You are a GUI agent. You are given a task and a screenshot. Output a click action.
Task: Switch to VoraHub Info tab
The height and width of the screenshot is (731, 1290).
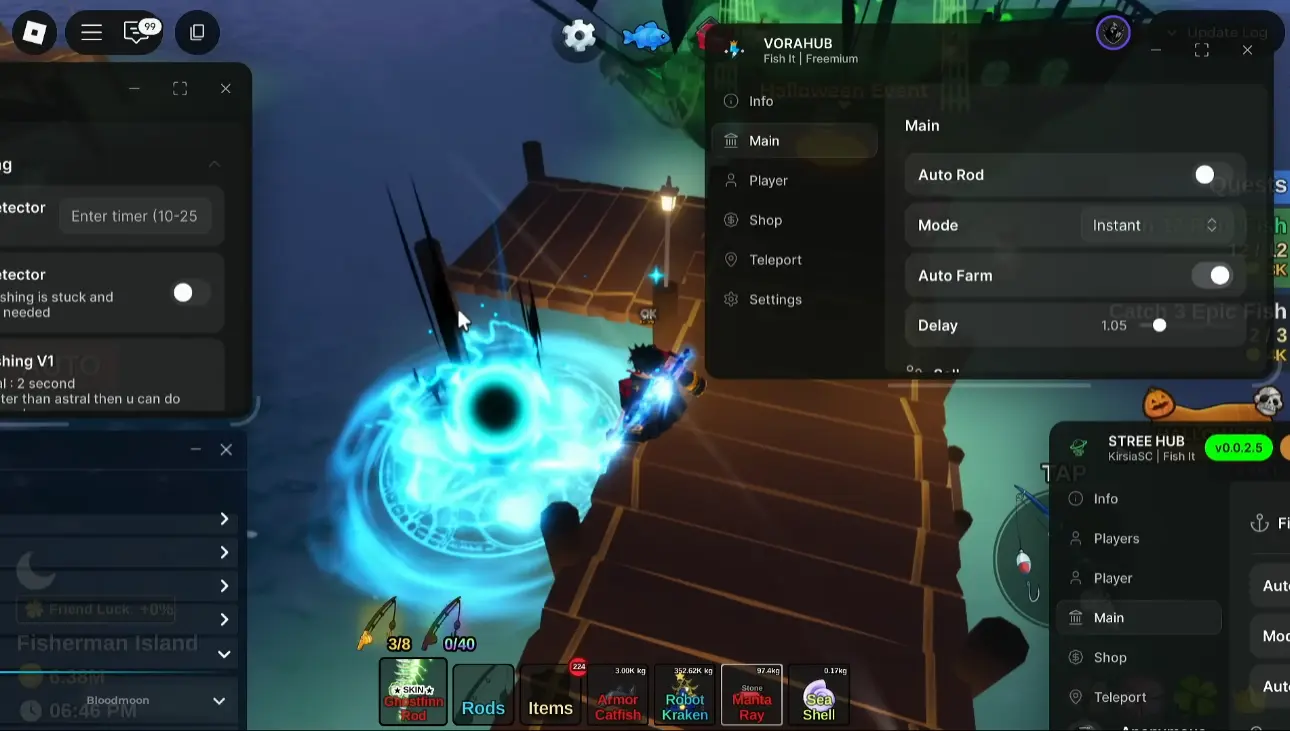coord(761,101)
